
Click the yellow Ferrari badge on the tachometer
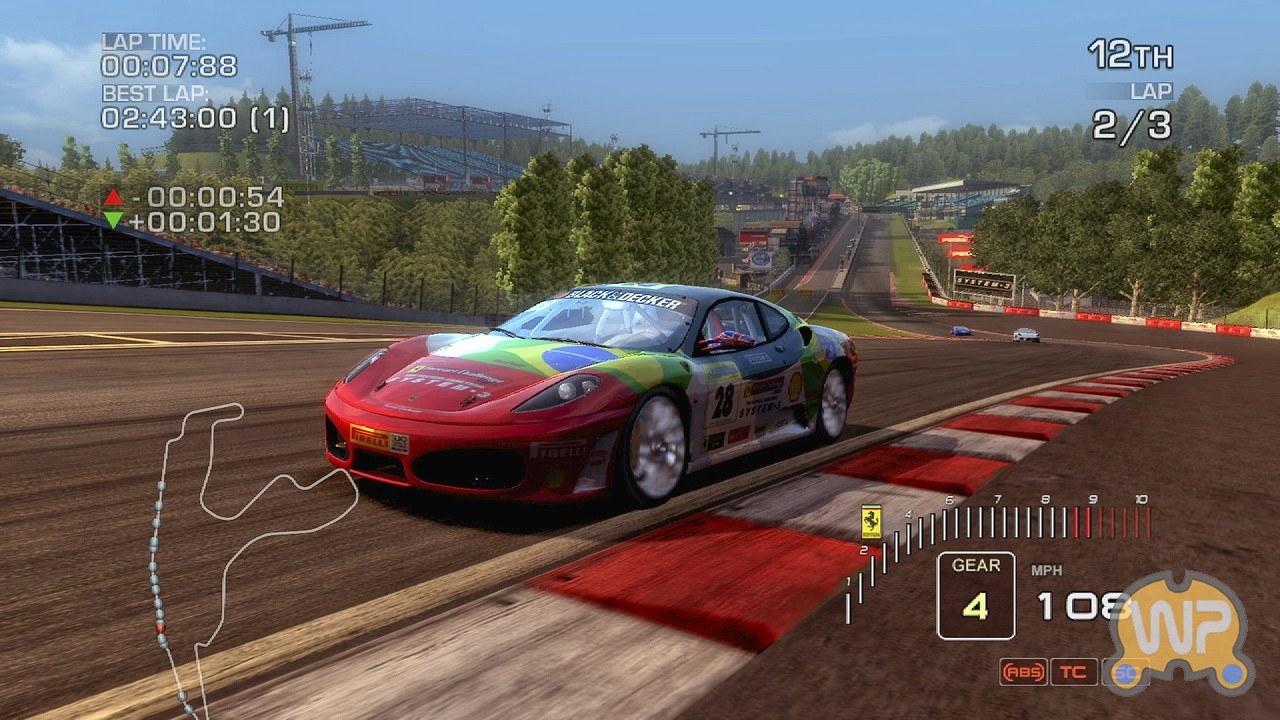coord(871,521)
